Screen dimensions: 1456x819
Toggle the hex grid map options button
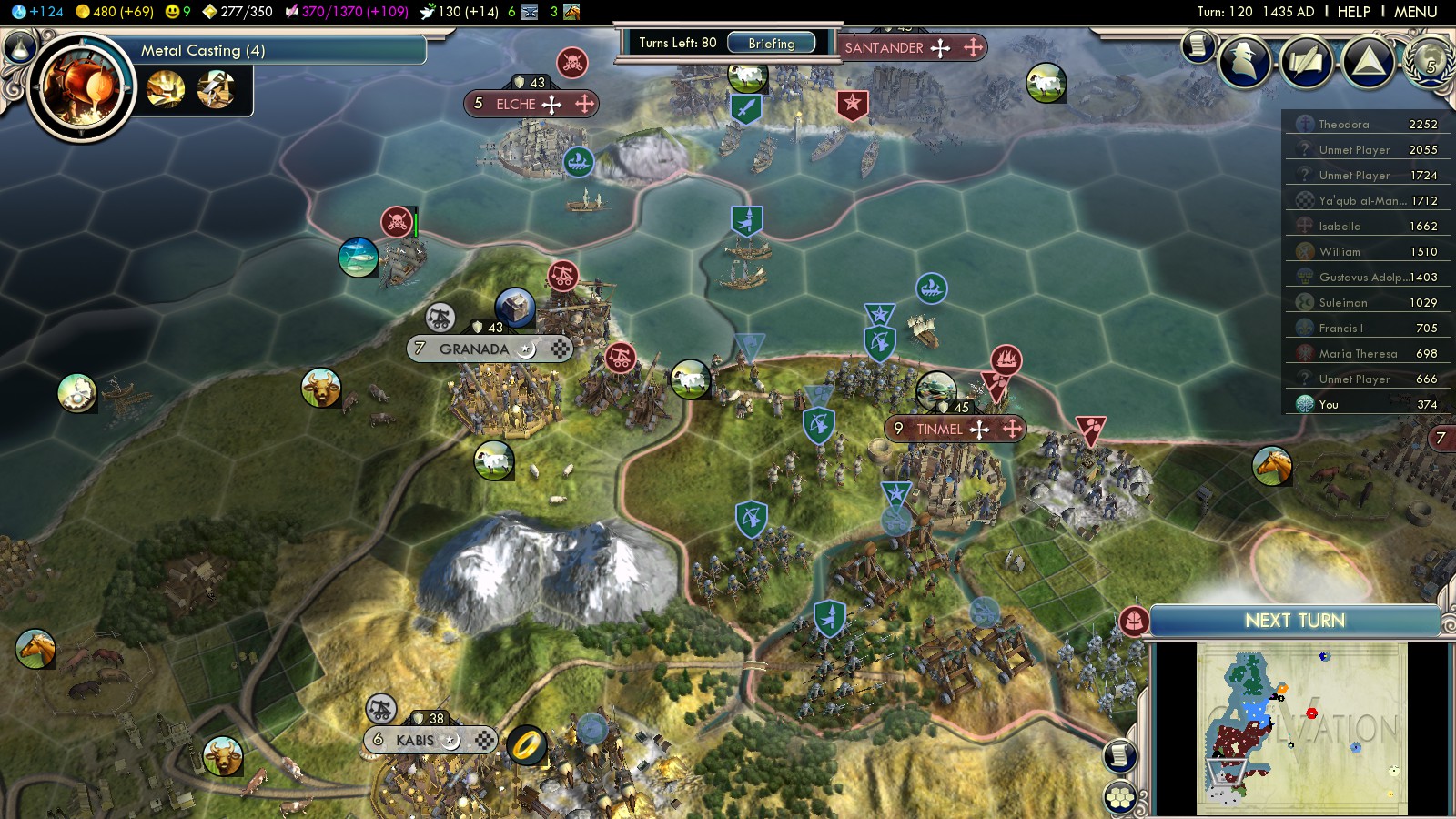pyautogui.click(x=1120, y=798)
